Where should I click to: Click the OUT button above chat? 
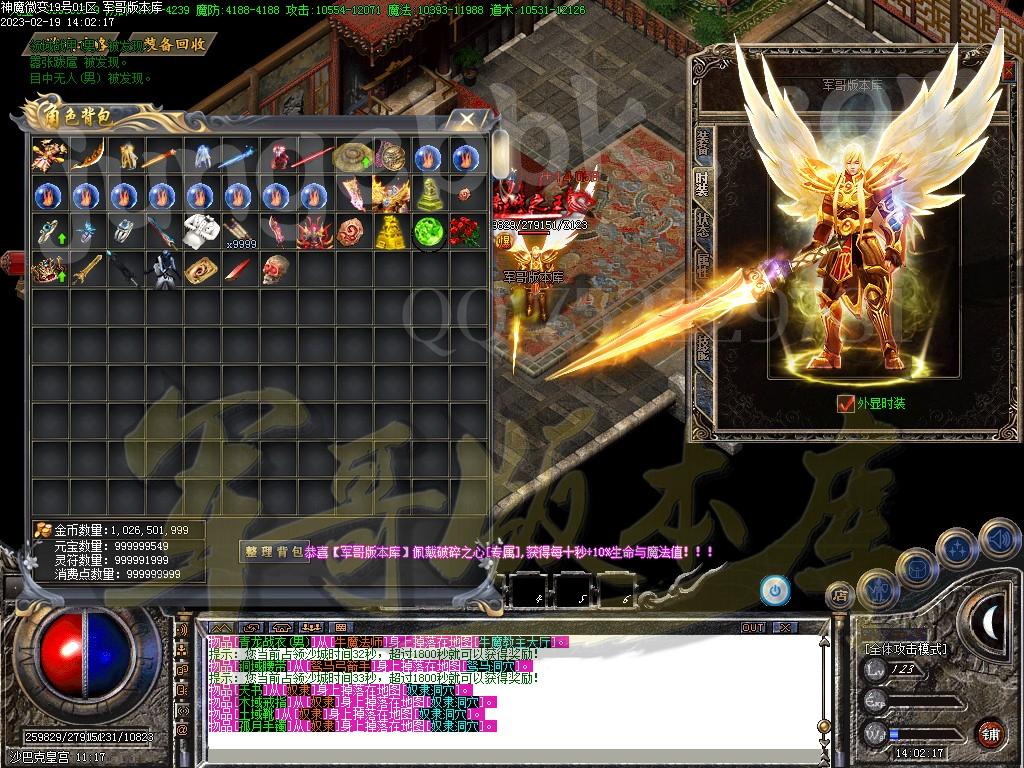[x=753, y=627]
